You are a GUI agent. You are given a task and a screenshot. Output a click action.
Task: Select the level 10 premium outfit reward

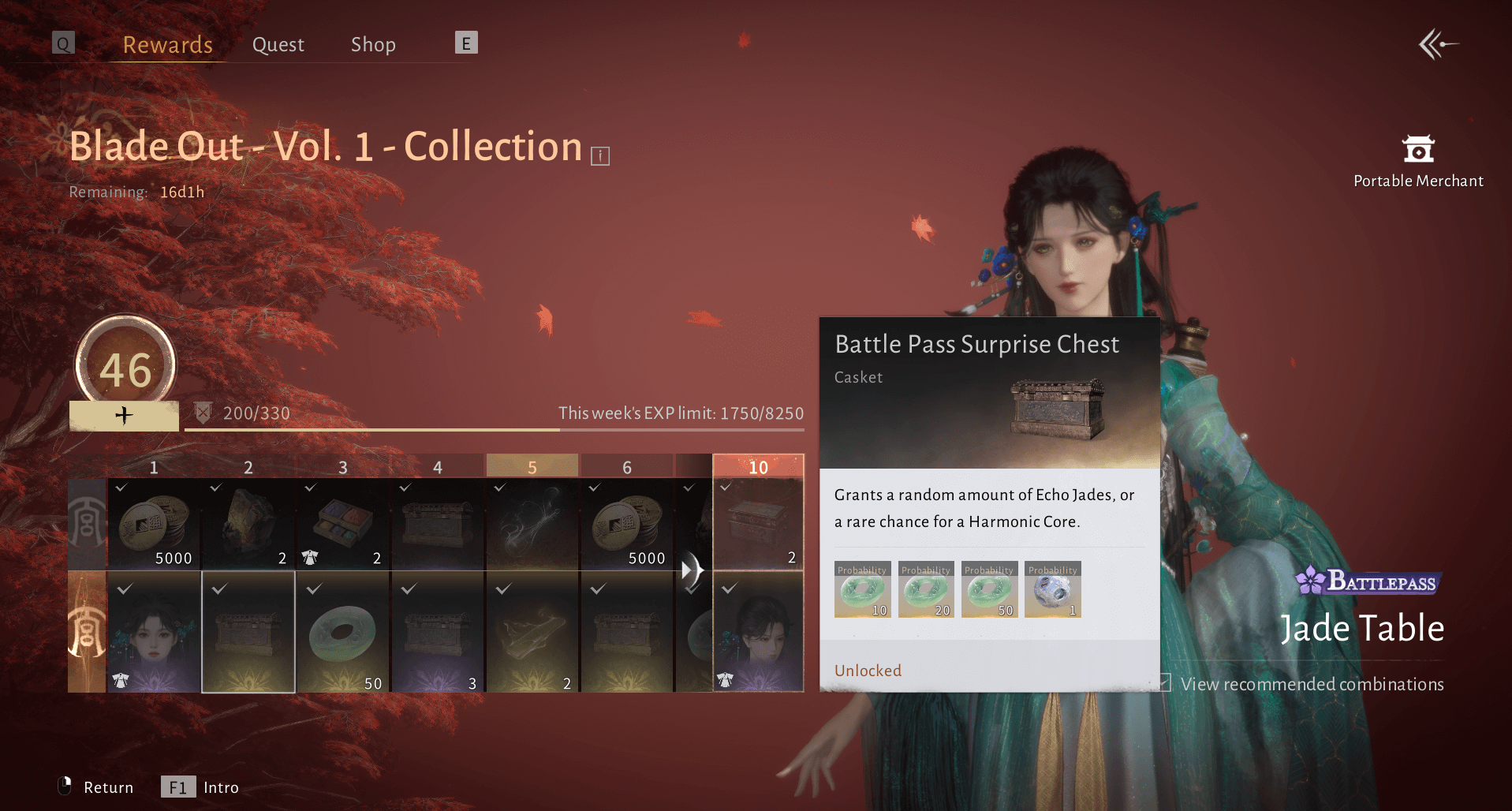click(x=758, y=632)
